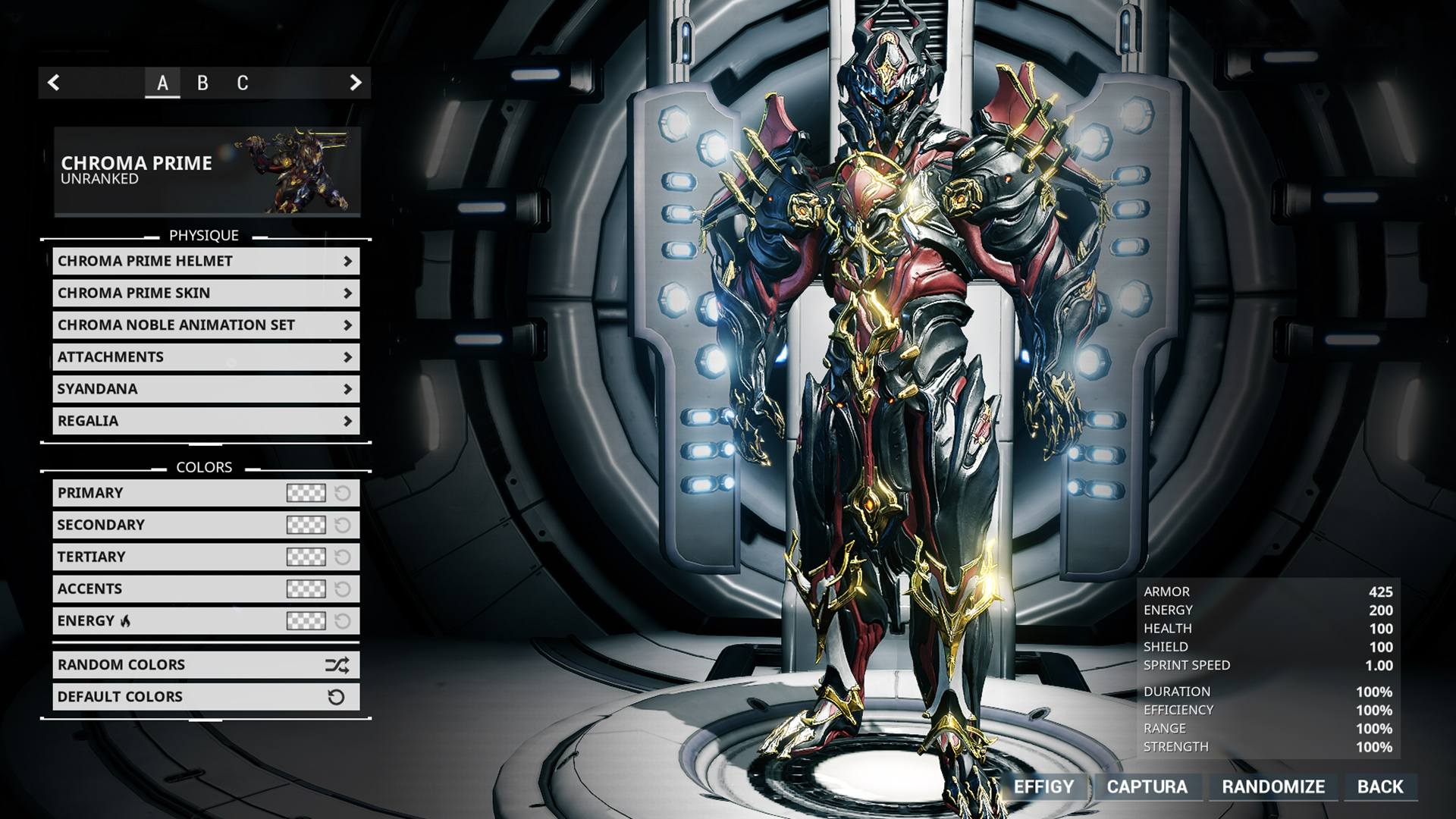
Task: Open the Primary color swatch picker
Action: pyautogui.click(x=306, y=493)
